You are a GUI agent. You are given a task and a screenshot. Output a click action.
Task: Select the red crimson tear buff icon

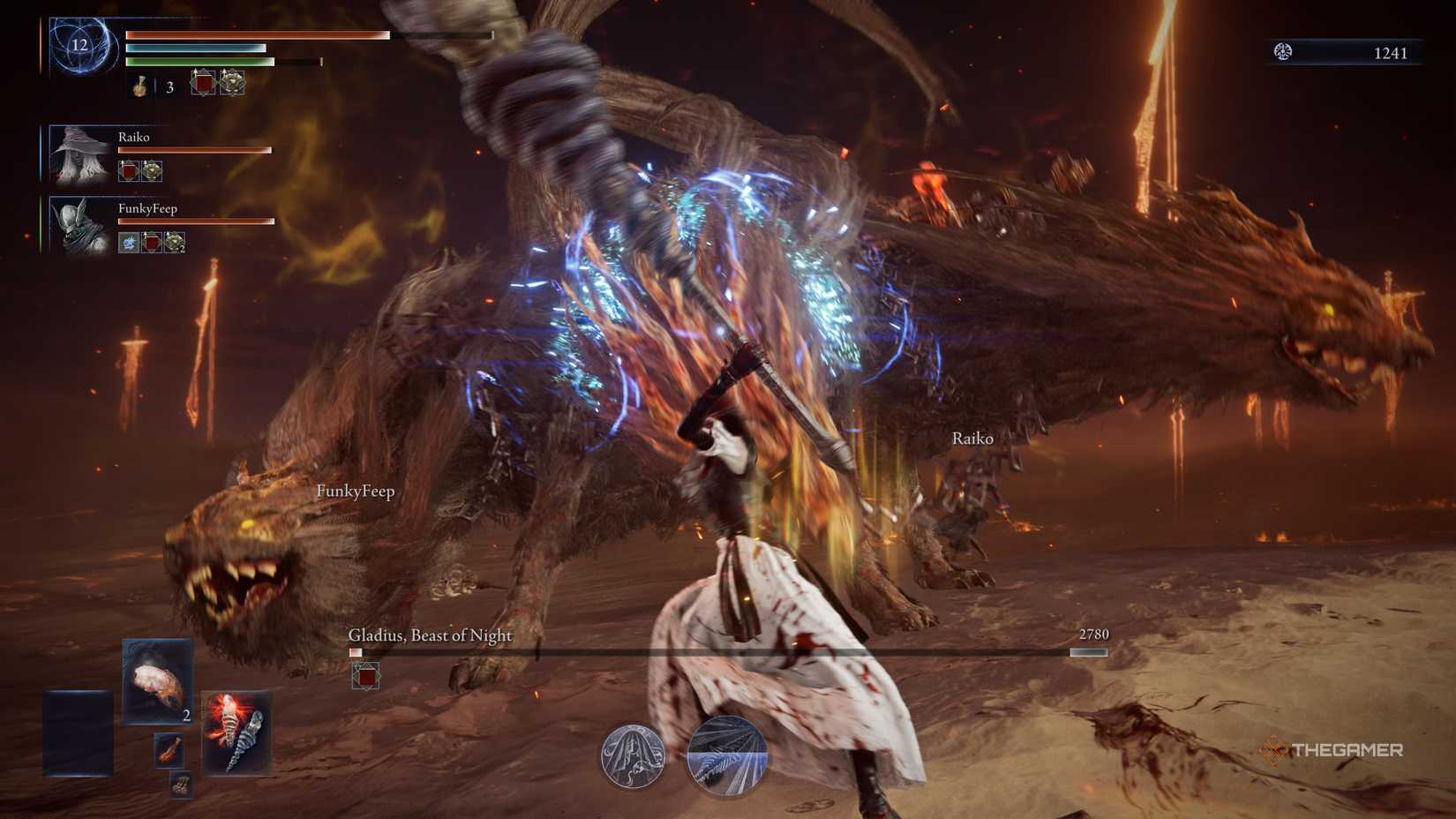(x=202, y=83)
